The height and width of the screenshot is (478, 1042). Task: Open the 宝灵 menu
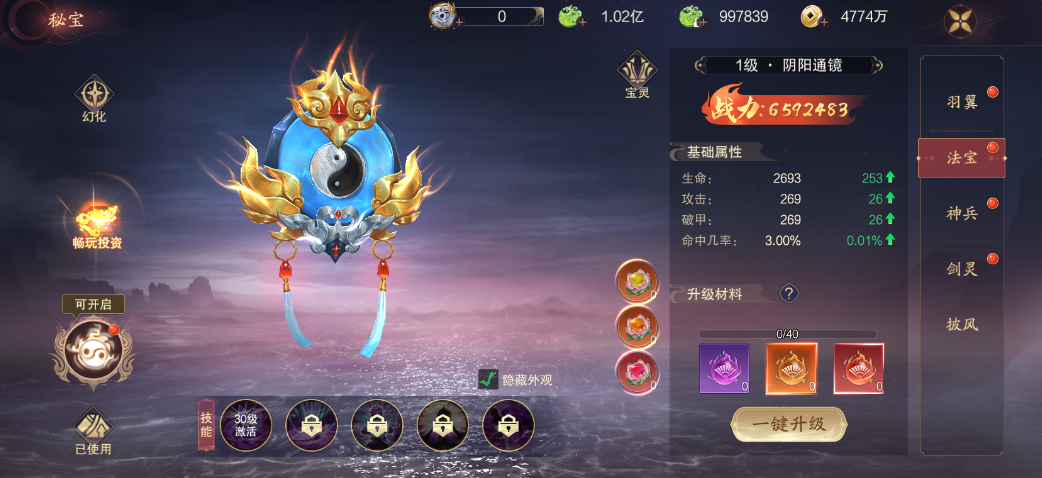click(x=637, y=75)
